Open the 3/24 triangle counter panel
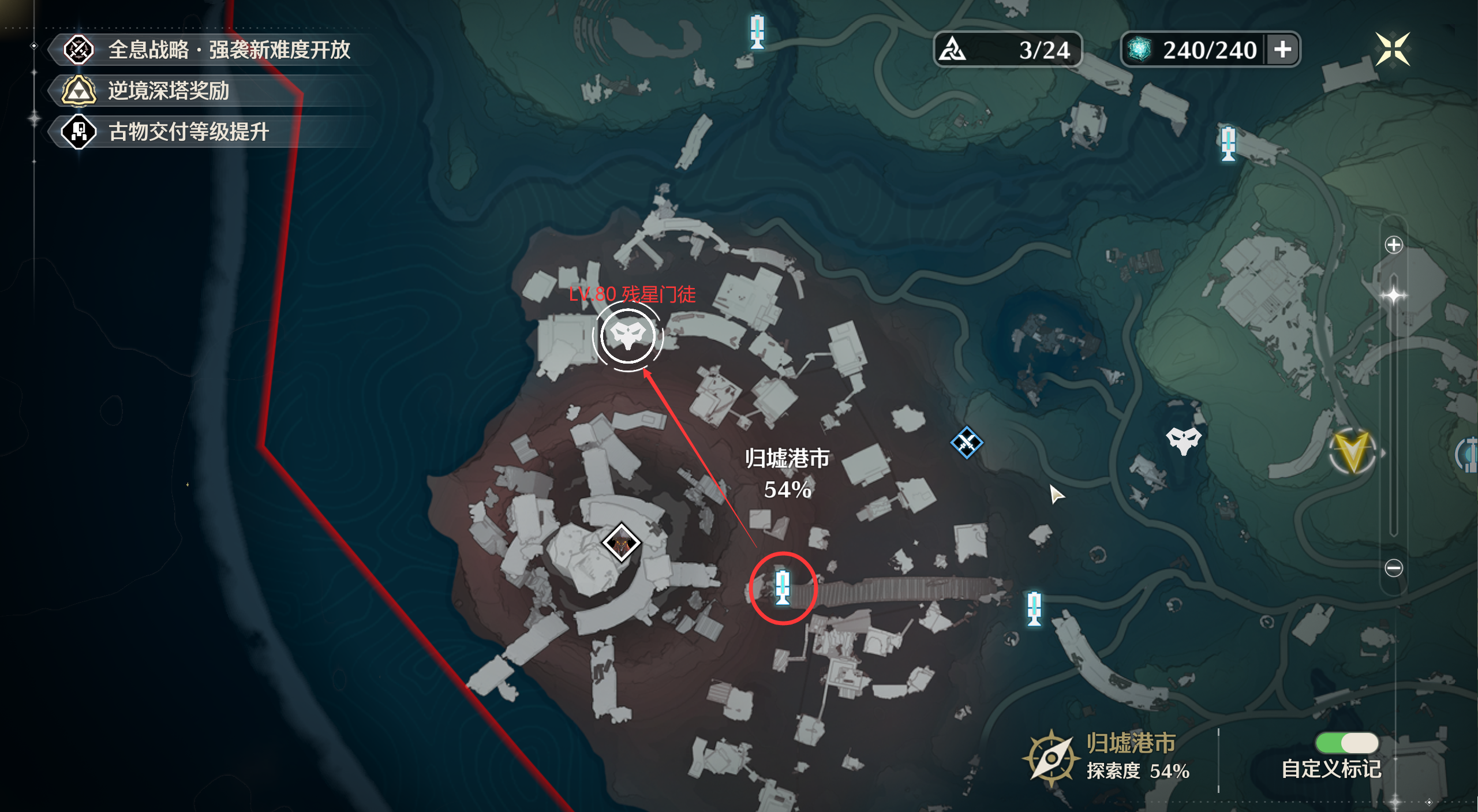The height and width of the screenshot is (812, 1478). 1007,50
